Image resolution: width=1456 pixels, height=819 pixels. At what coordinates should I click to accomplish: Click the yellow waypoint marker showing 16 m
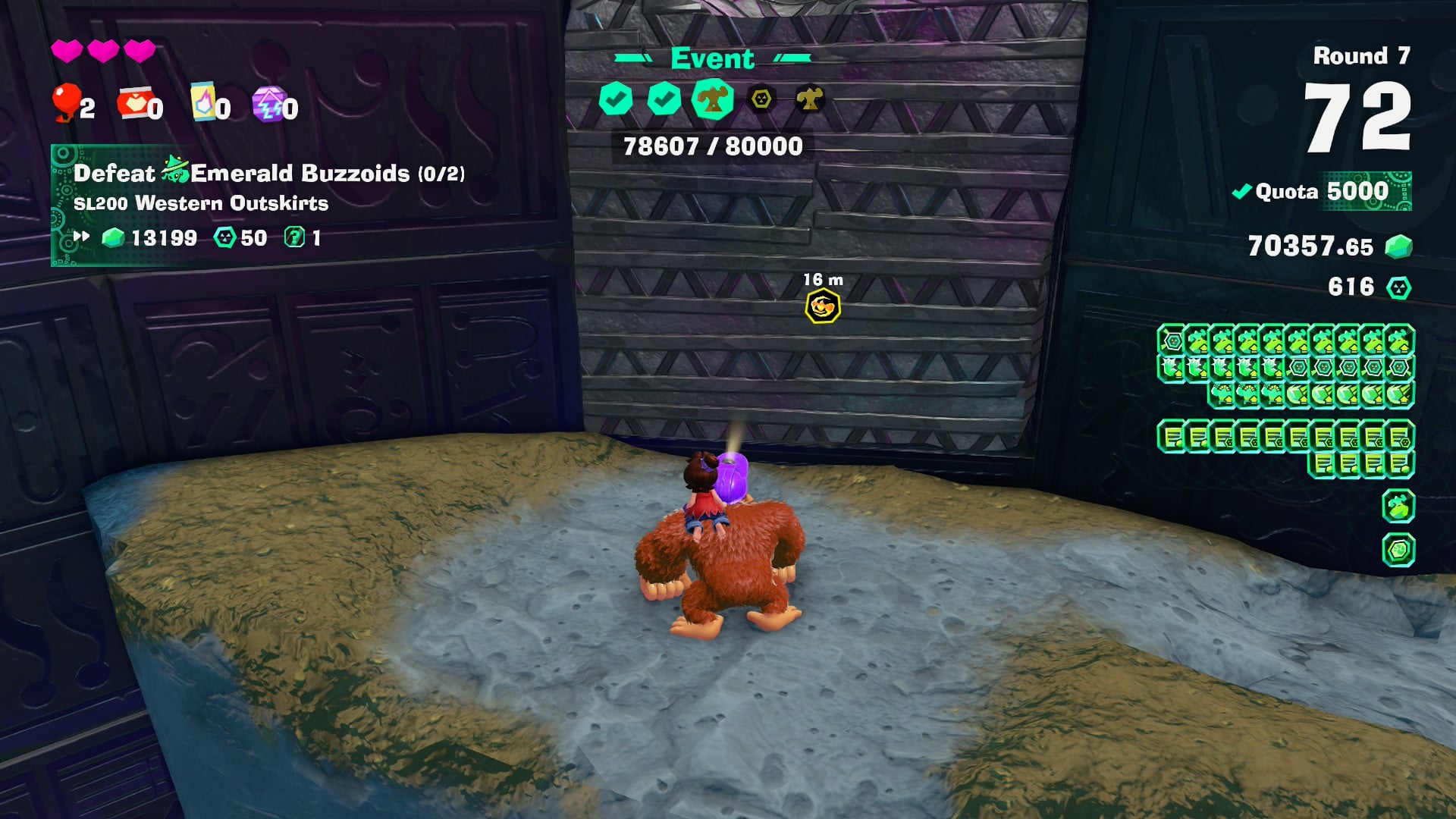(x=823, y=306)
